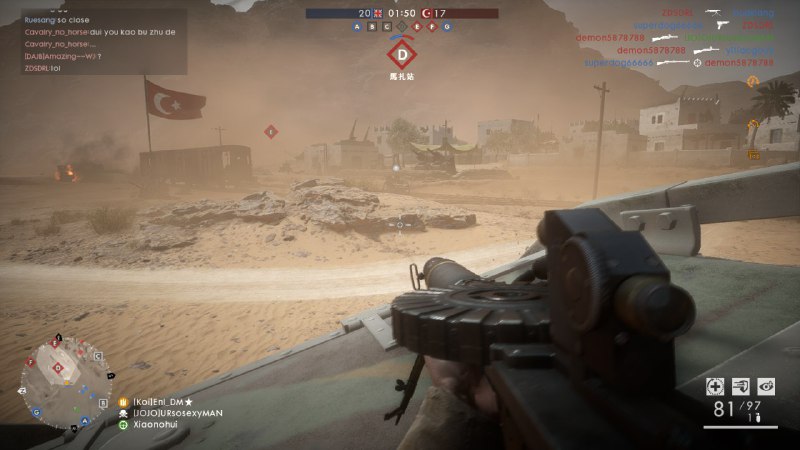Click objective G in the top flag bar
The image size is (800, 450).
click(445, 27)
